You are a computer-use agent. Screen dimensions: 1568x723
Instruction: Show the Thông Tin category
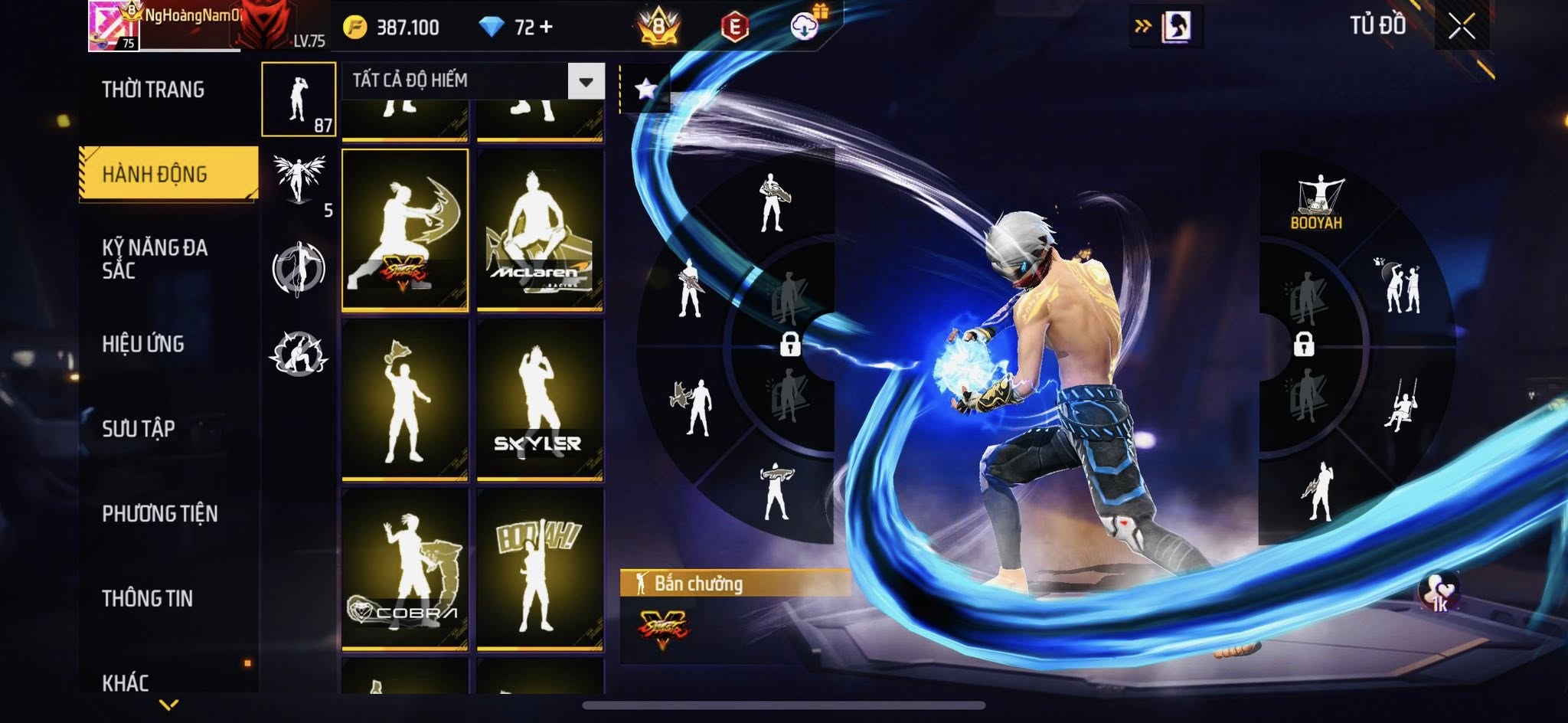(147, 598)
